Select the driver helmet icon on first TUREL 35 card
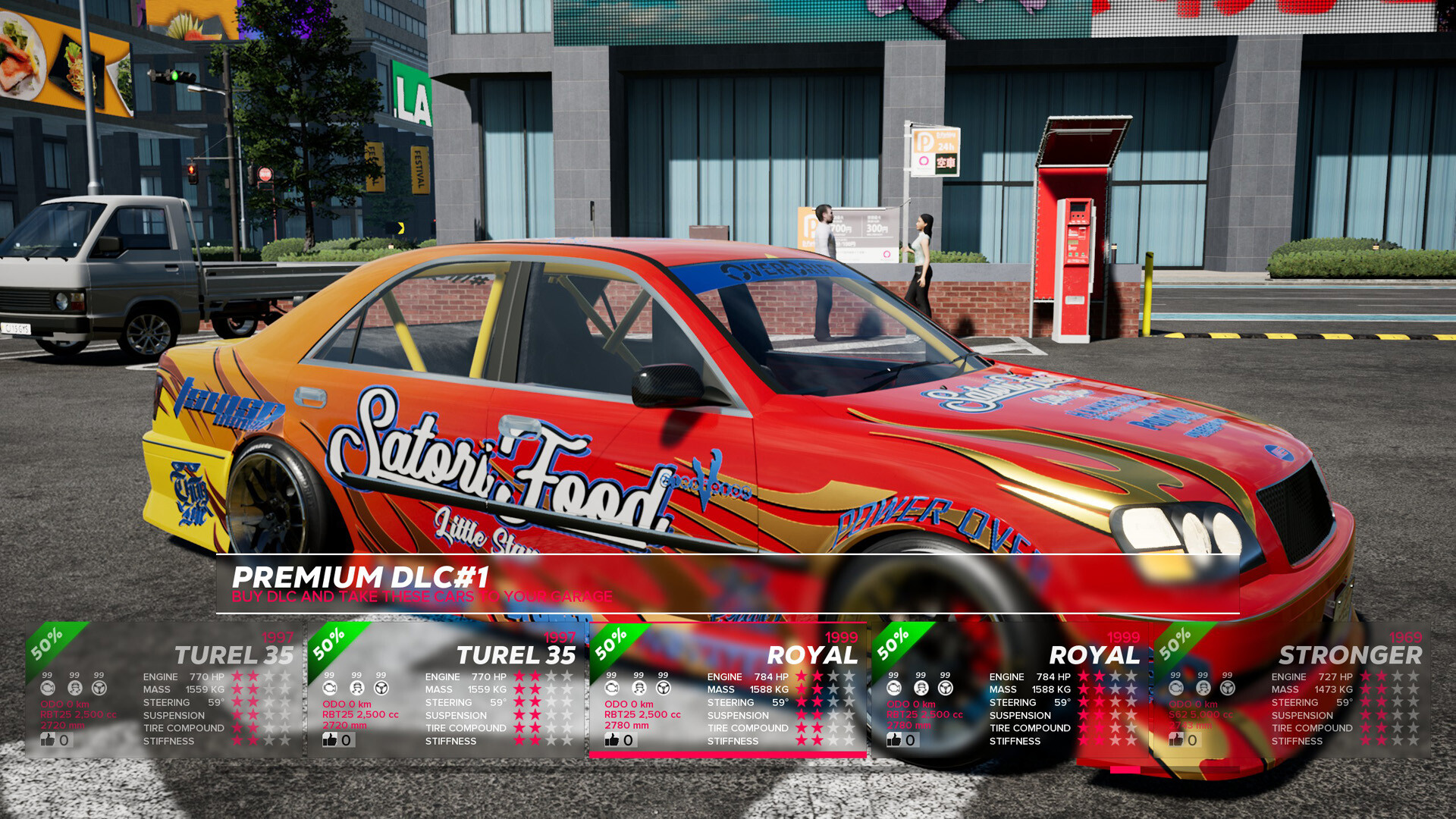The height and width of the screenshot is (819, 1456). point(74,688)
